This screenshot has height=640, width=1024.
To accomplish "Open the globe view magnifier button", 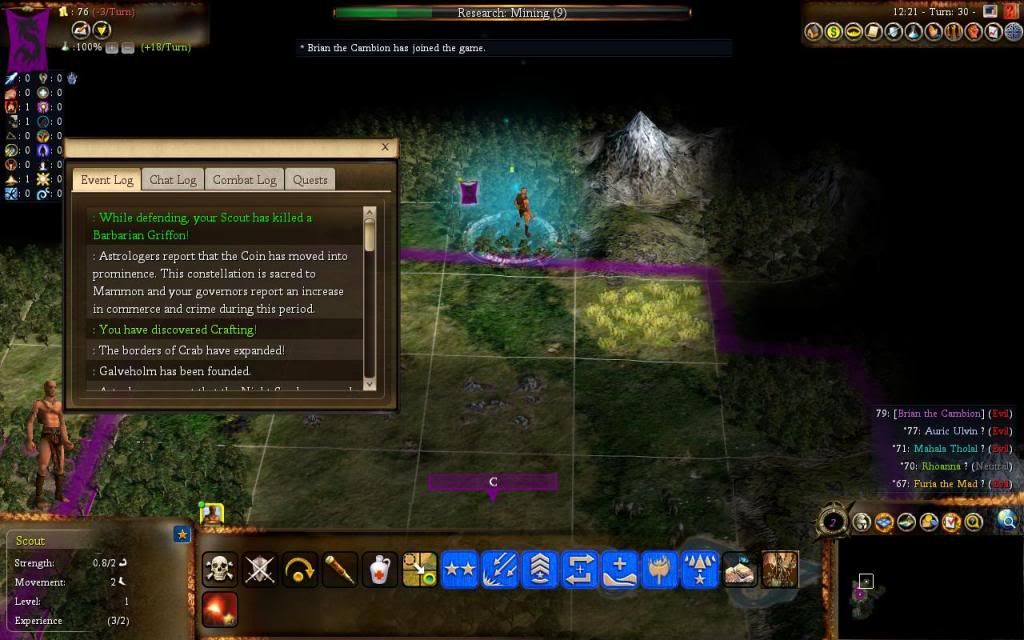I will 1007,520.
